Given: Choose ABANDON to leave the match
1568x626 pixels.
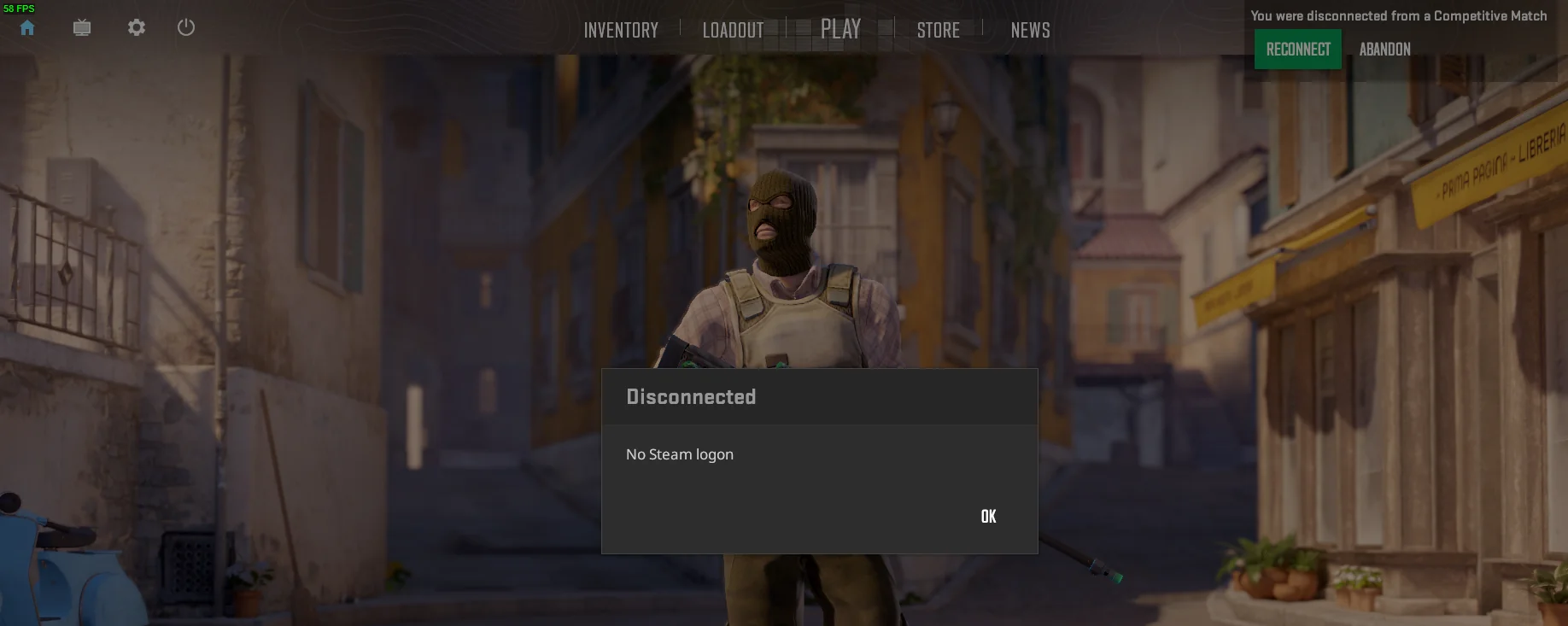Looking at the screenshot, I should (1384, 50).
